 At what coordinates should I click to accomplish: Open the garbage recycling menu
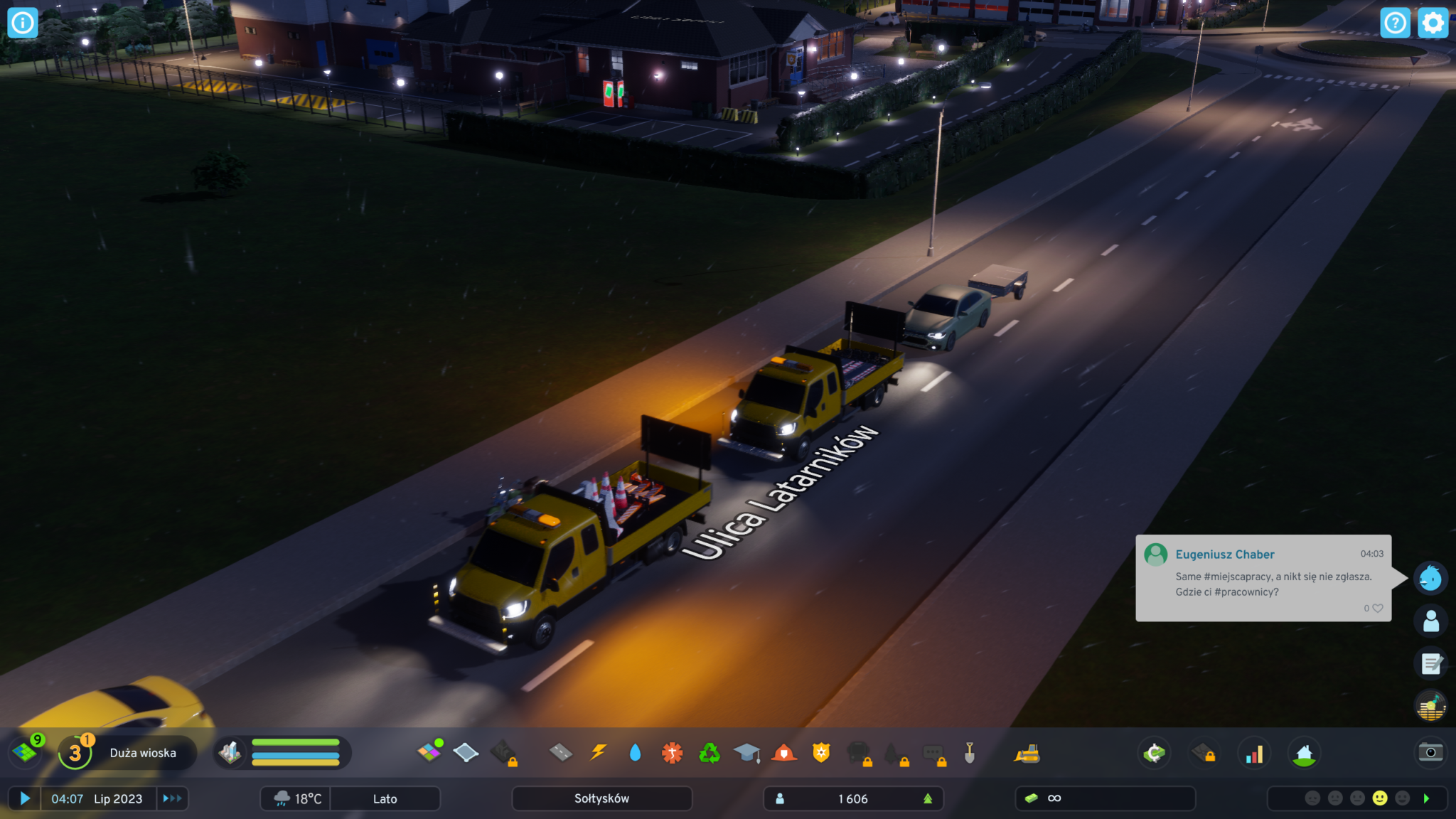(x=709, y=752)
